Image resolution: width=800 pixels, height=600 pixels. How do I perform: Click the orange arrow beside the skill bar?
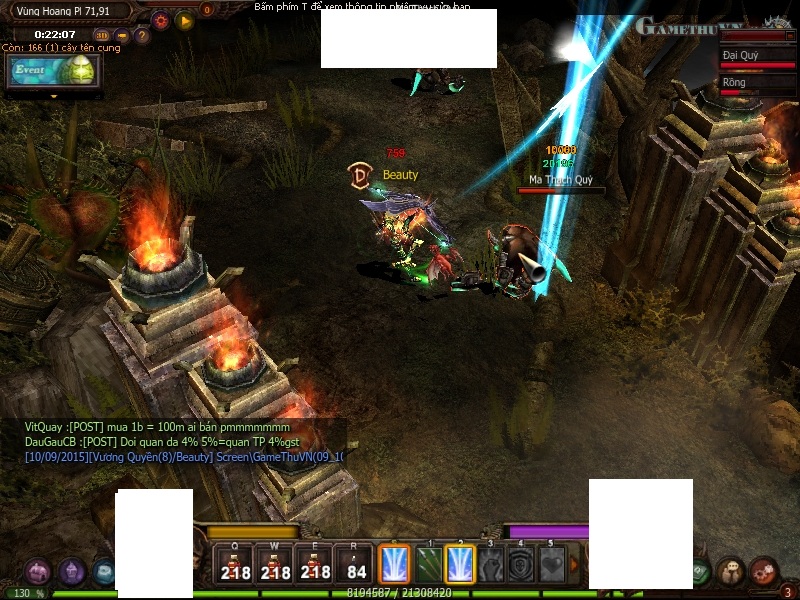coord(575,565)
